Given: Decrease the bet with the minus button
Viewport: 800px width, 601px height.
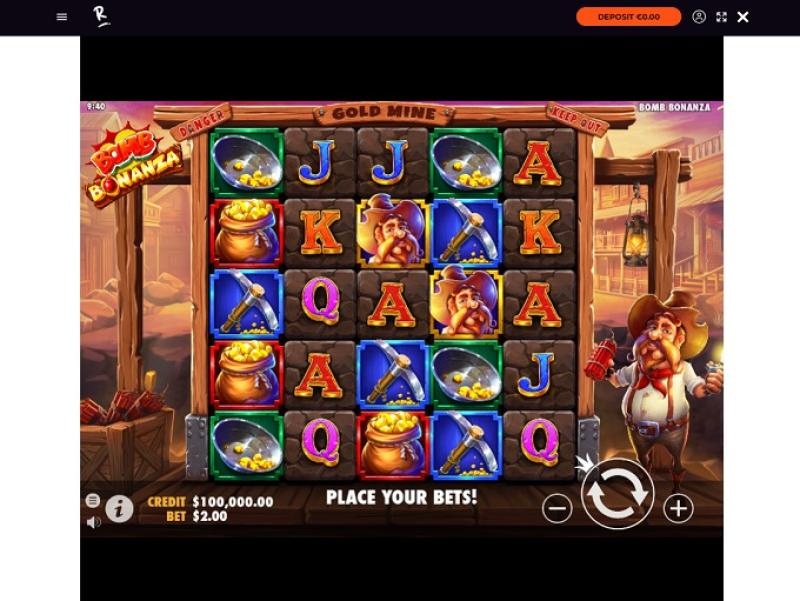Looking at the screenshot, I should (x=557, y=508).
